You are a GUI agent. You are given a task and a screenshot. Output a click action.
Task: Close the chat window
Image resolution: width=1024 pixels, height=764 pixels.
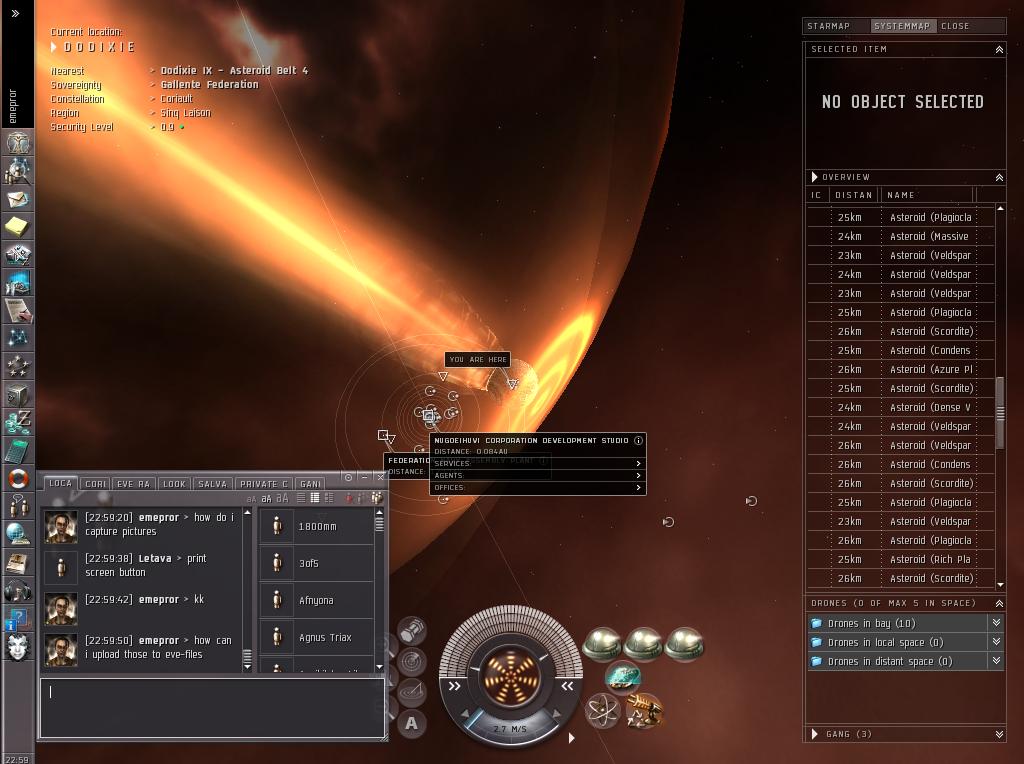pos(380,477)
